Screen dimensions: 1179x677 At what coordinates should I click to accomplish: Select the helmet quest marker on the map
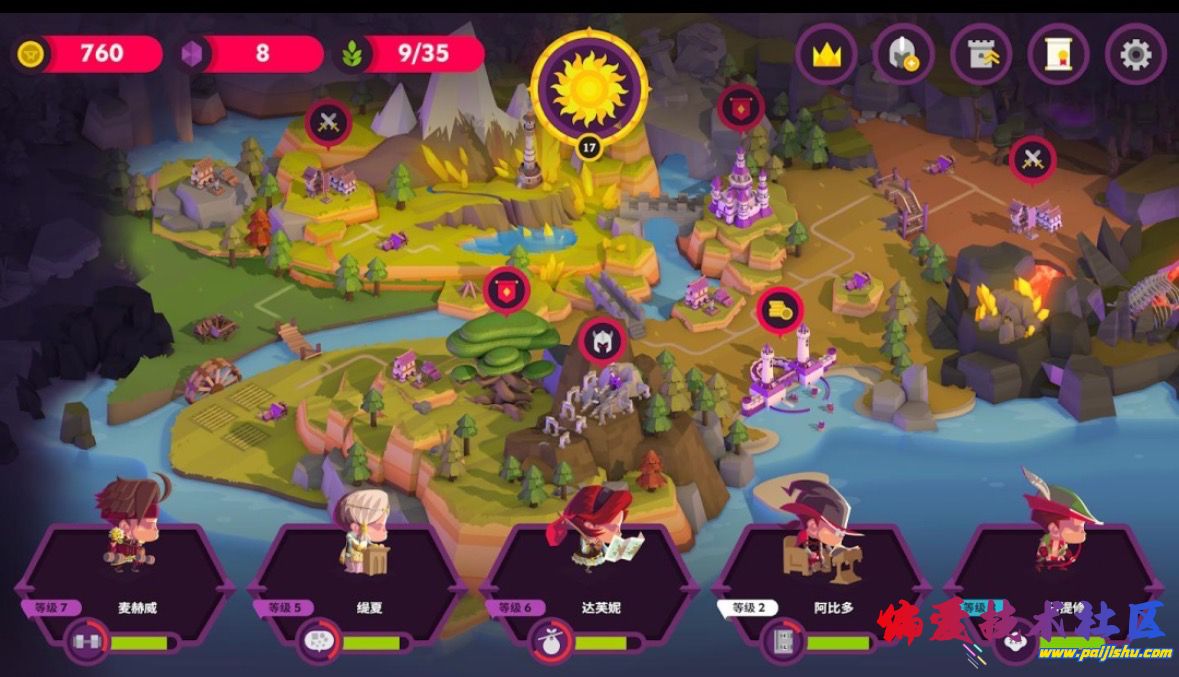tap(602, 341)
